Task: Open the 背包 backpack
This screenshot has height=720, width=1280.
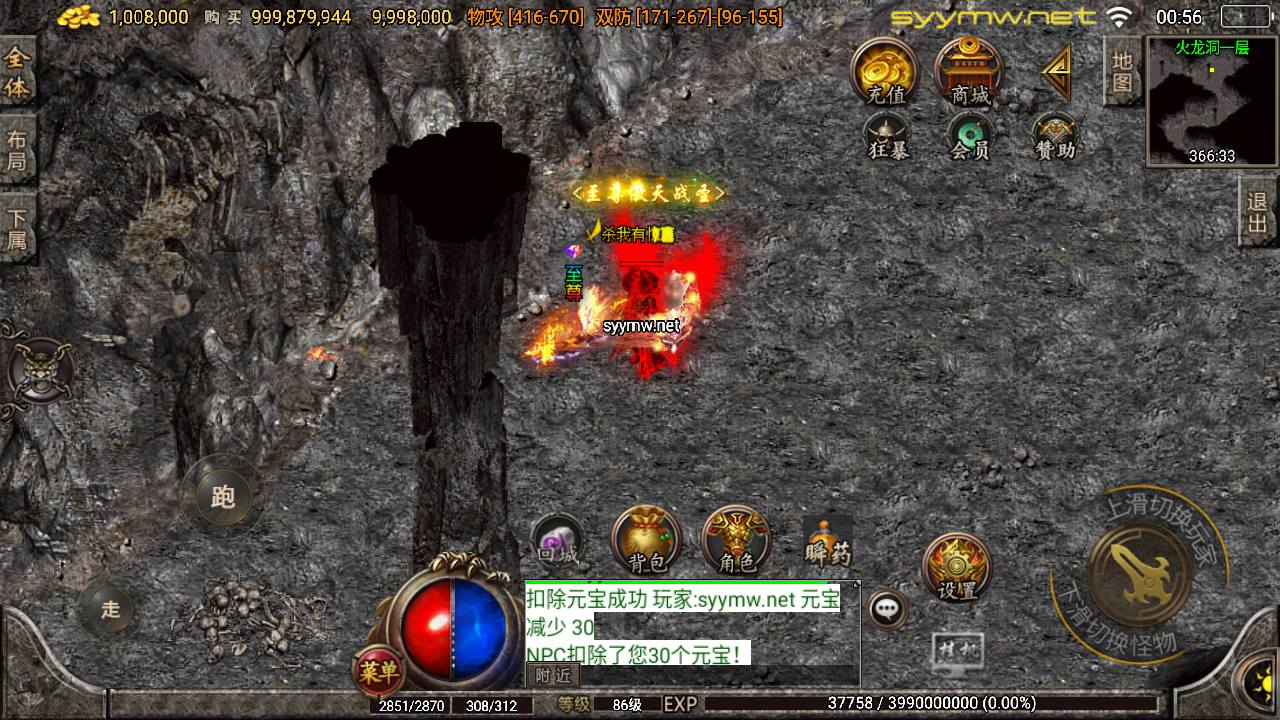Action: pyautogui.click(x=646, y=540)
